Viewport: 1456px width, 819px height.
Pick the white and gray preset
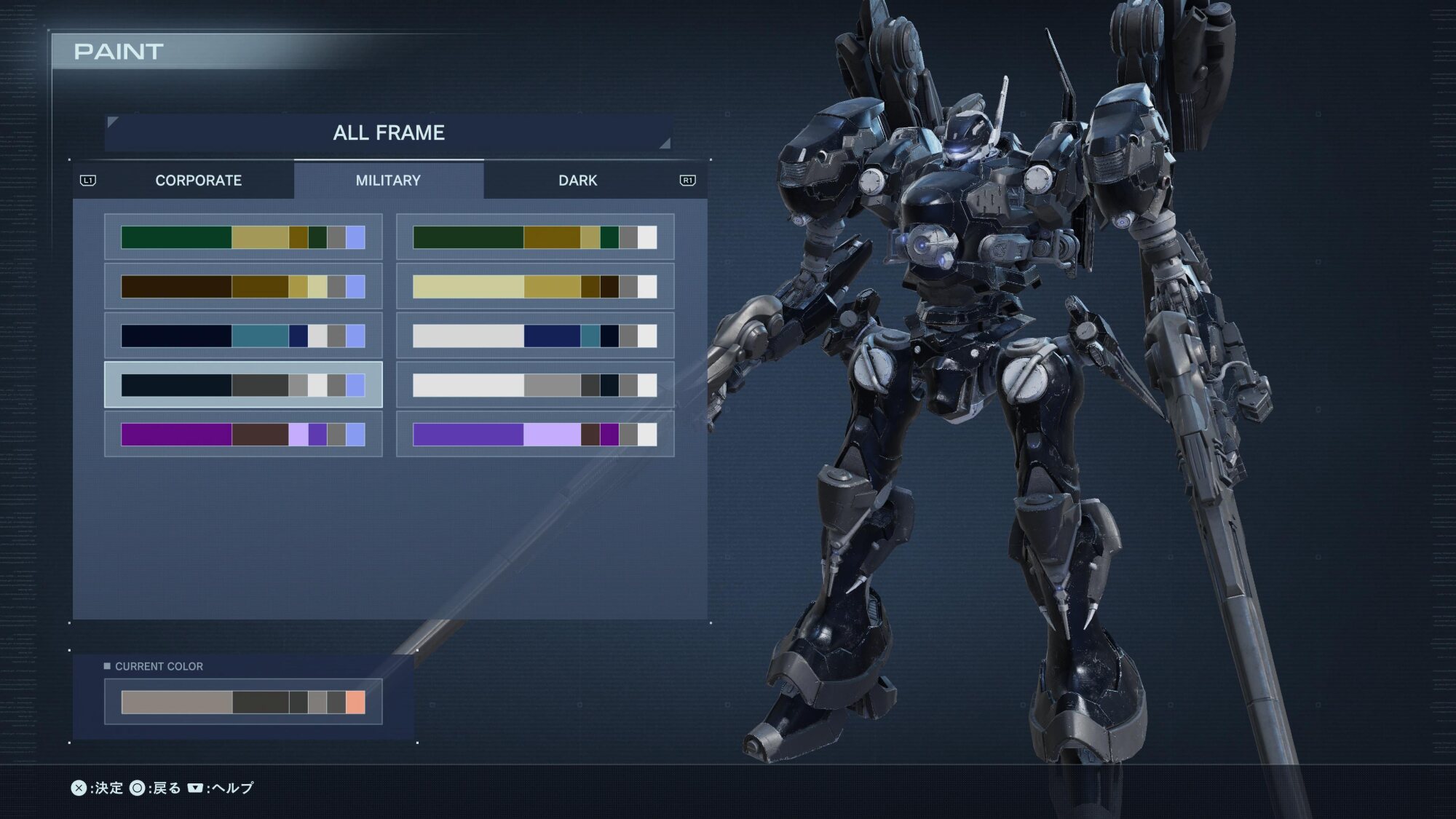coord(535,385)
